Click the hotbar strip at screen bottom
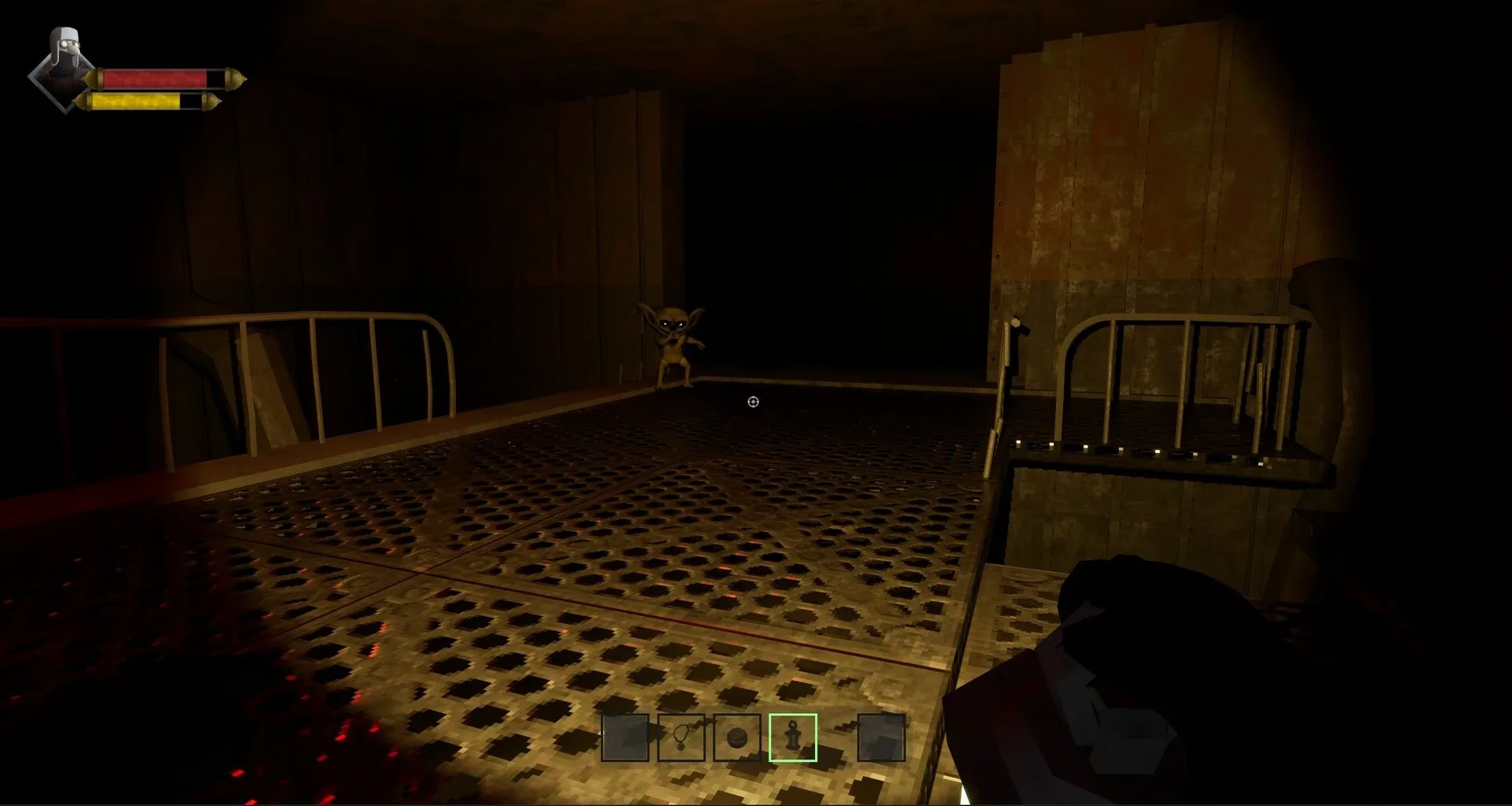Image resolution: width=1512 pixels, height=806 pixels. (752, 737)
